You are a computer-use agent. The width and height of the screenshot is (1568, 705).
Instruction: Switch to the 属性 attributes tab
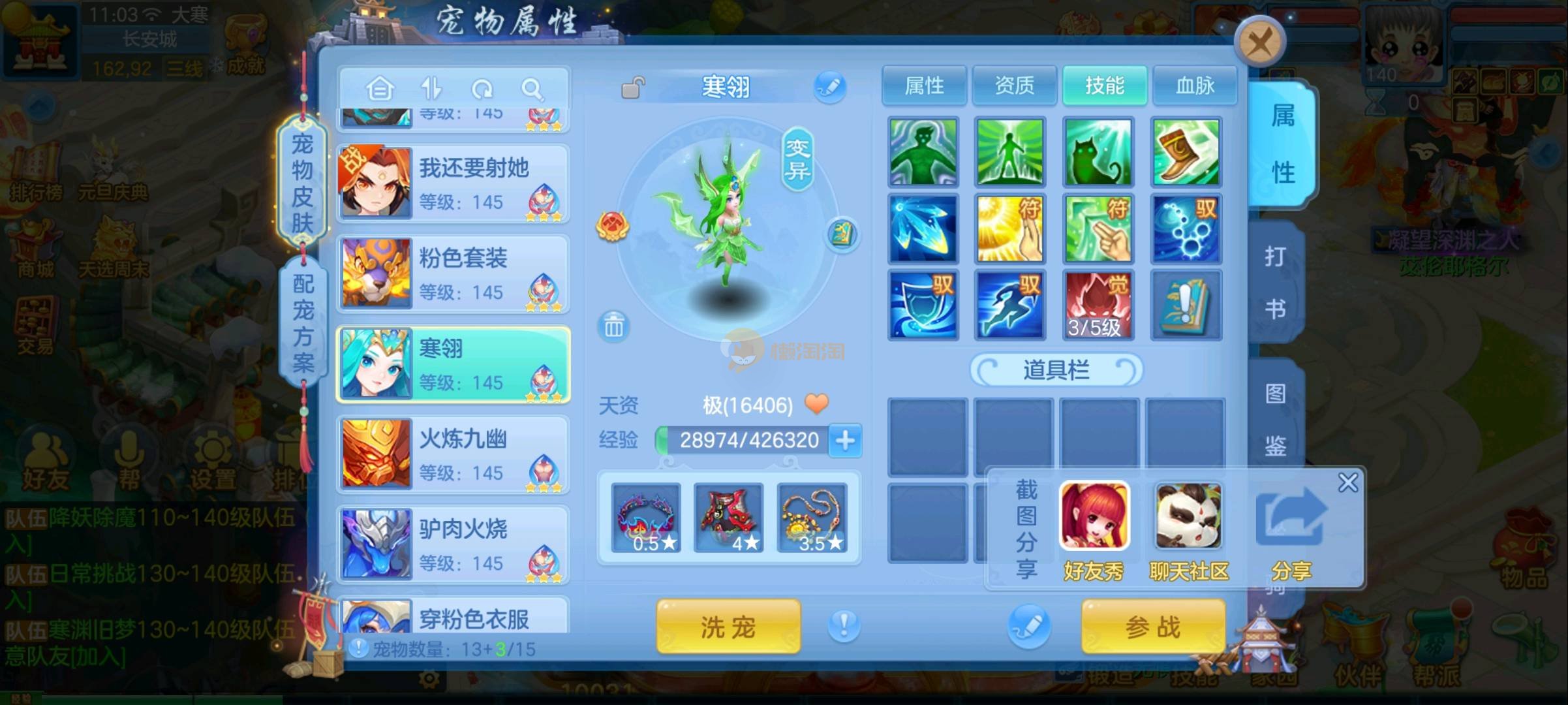(x=924, y=86)
